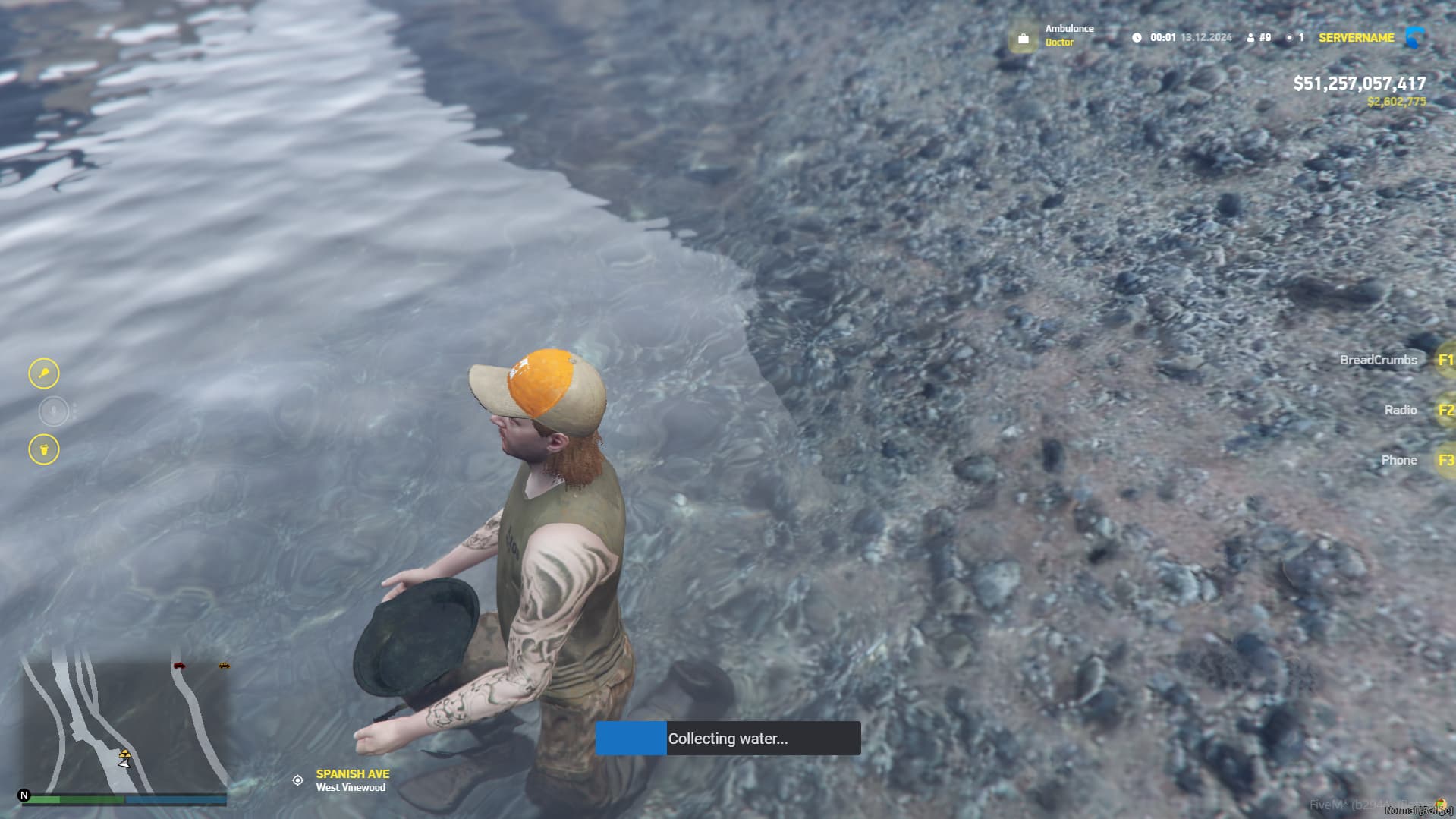Click the Collecting water progress bar

point(728,738)
